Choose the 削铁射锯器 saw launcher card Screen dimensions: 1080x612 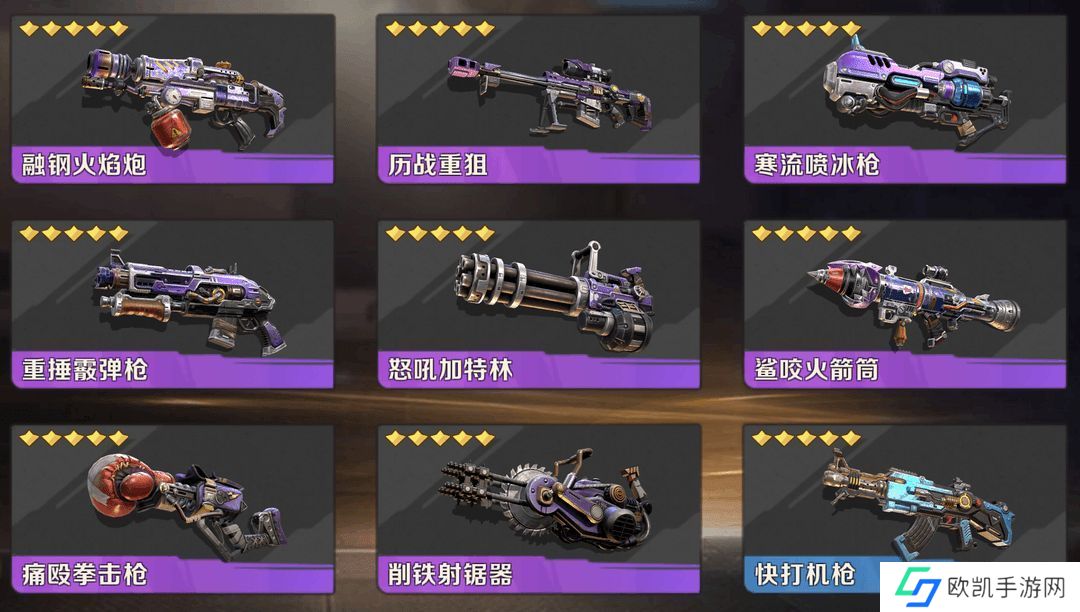539,508
